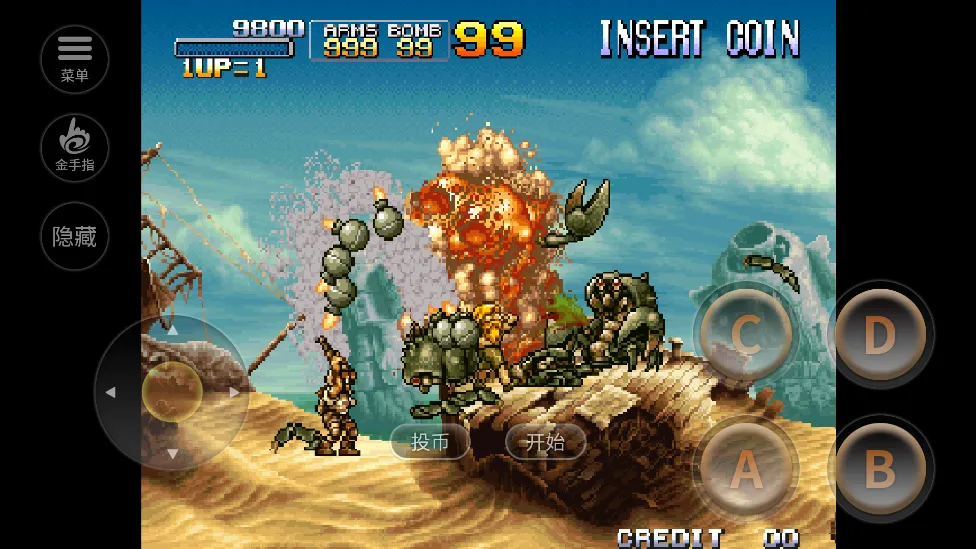Screen dimensions: 976x549
Task: Tap the virtual B button
Action: 879,468
